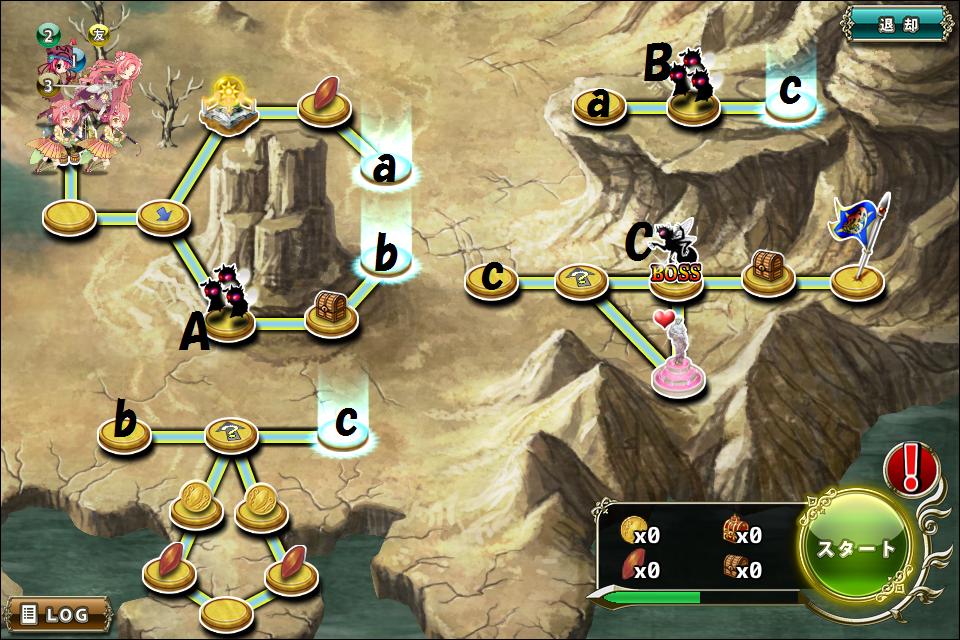Select the treasure chest node beside the boss

(768, 272)
